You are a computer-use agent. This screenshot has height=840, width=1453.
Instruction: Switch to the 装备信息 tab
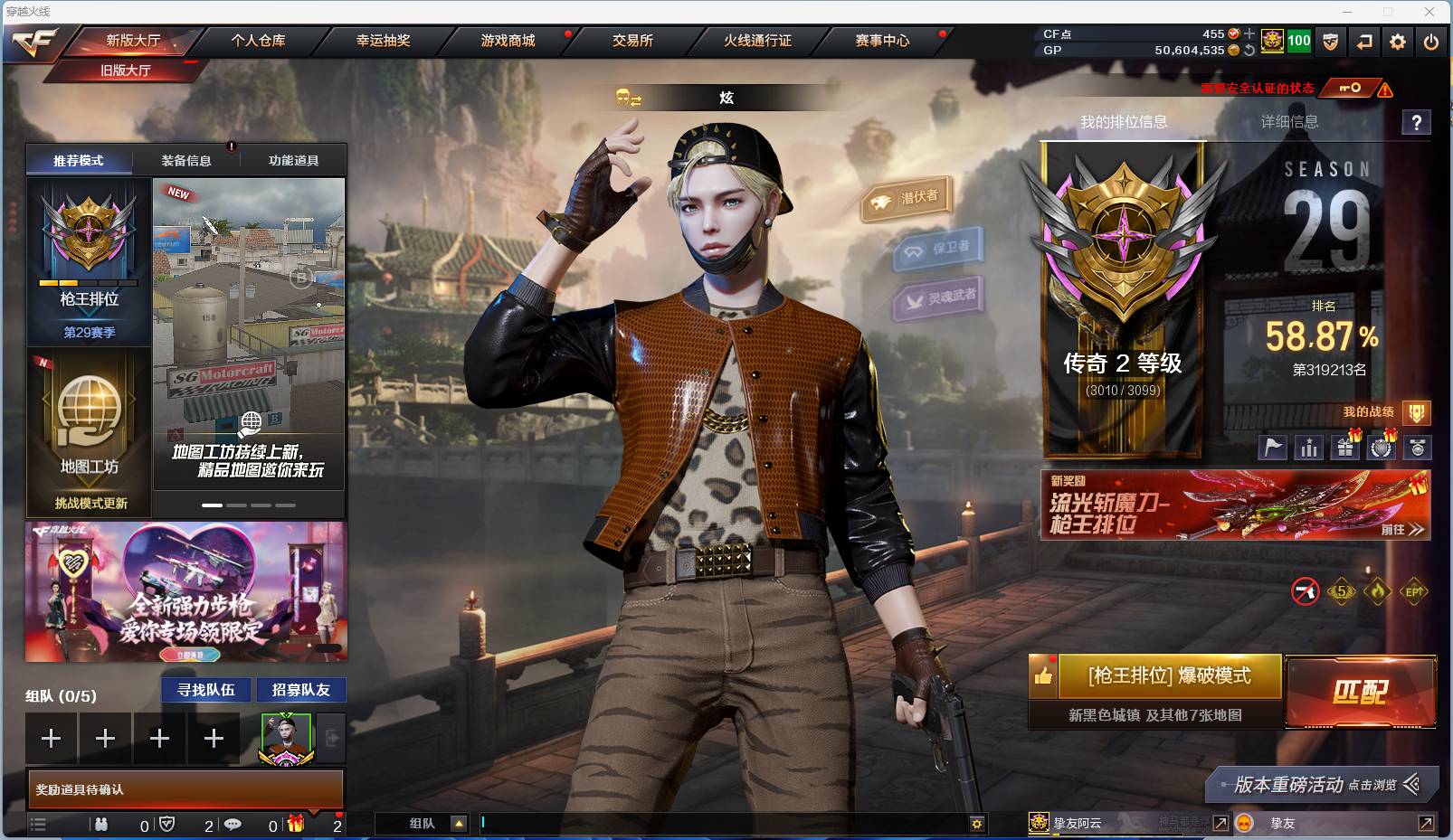[185, 159]
